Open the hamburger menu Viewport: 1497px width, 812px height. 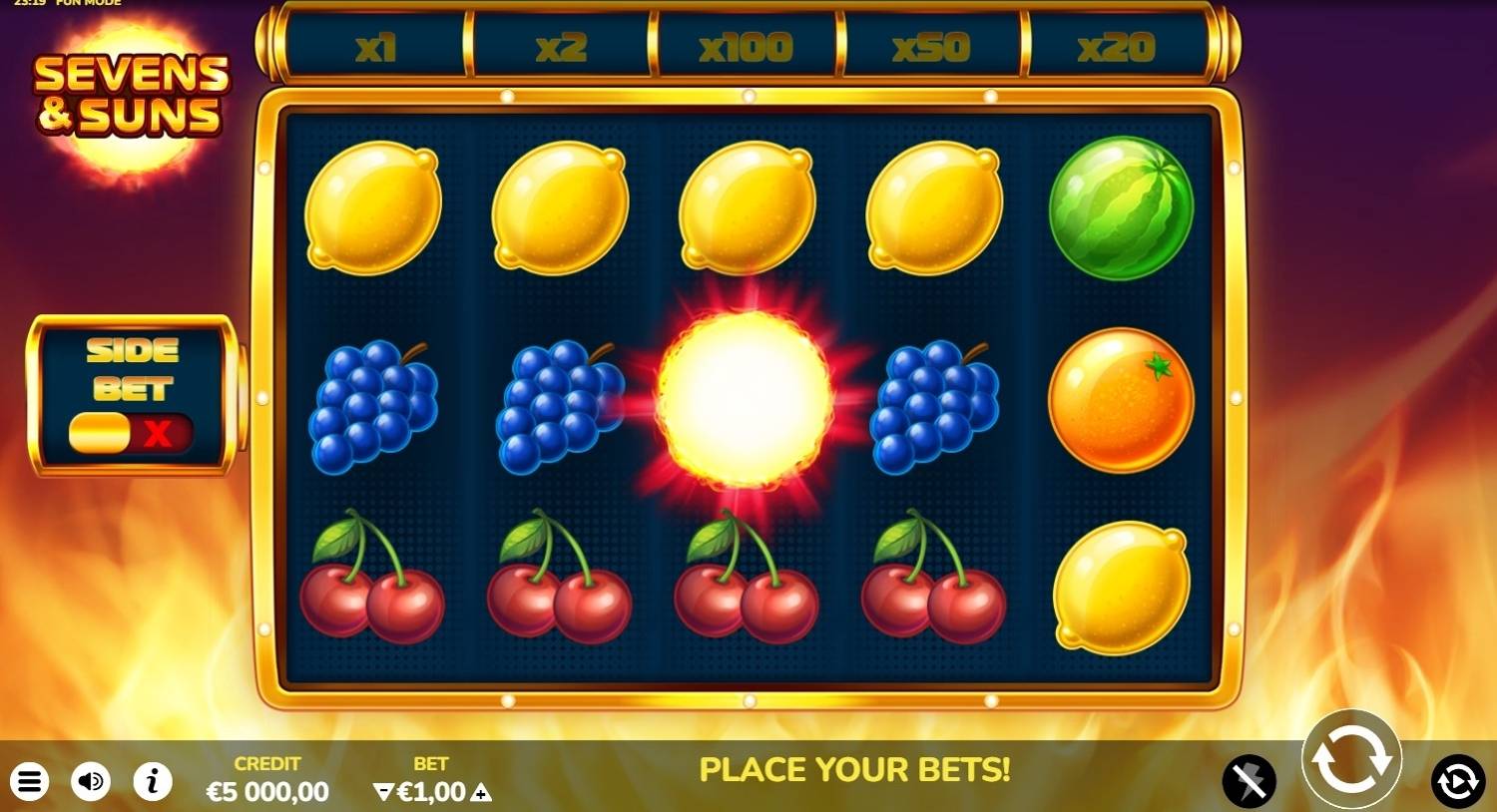coord(30,782)
